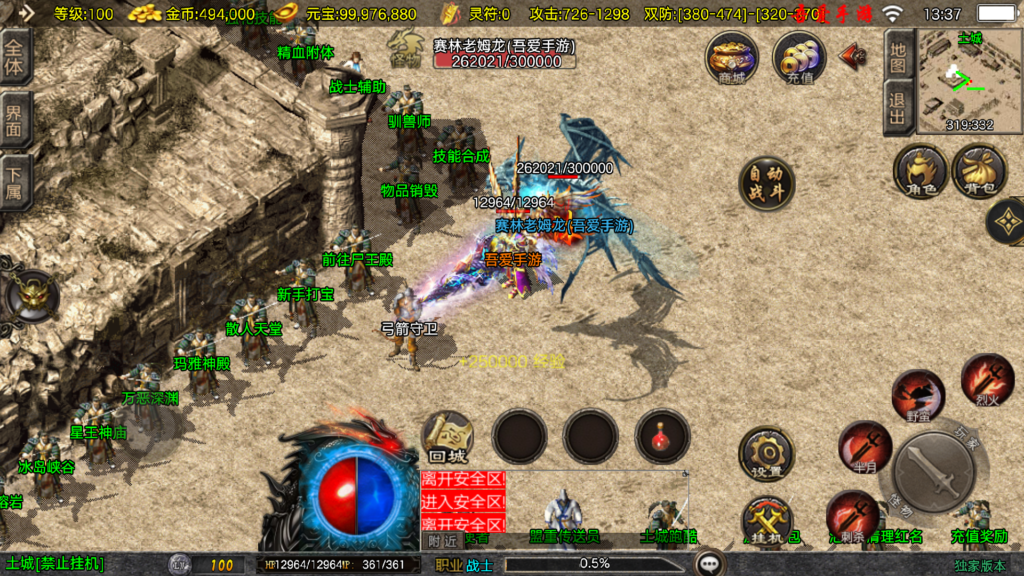Toggle the 挂机 auto-hunt button
Image resolution: width=1024 pixels, height=576 pixels.
click(766, 520)
